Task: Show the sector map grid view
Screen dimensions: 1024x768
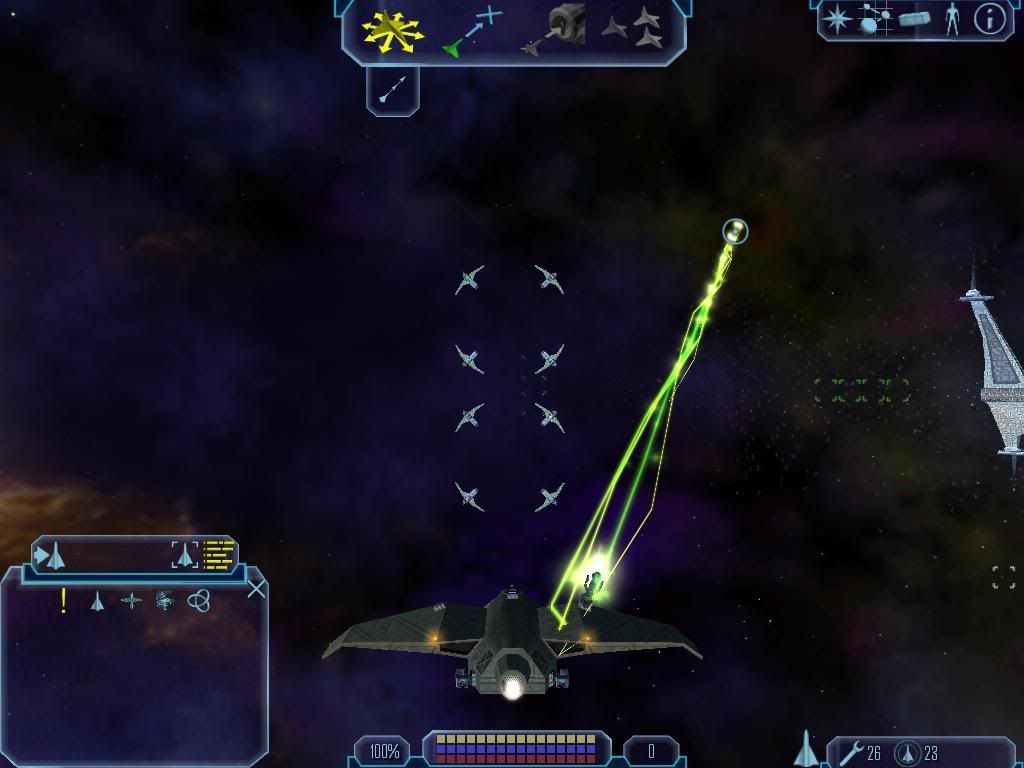Action: 873,19
